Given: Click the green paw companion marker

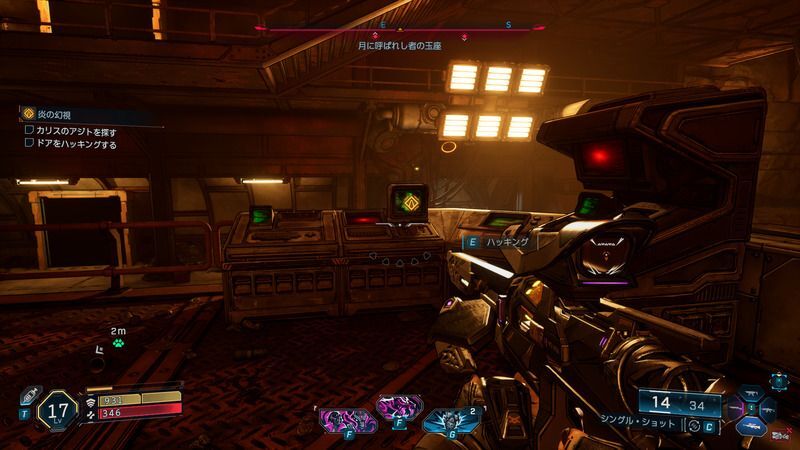Looking at the screenshot, I should (x=118, y=342).
